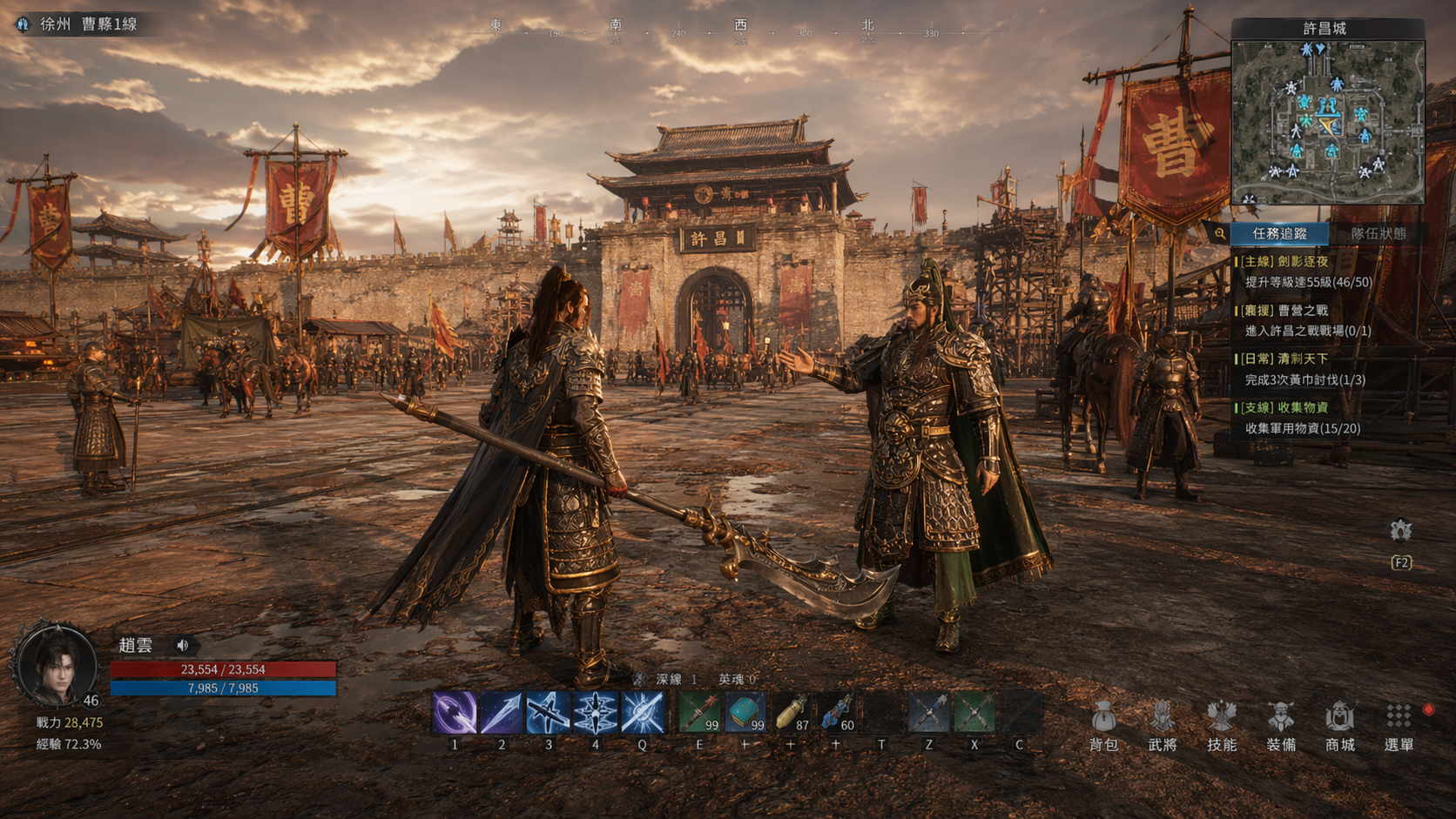This screenshot has width=1456, height=819.
Task: Open the 許昌城 minimap
Action: [x=1327, y=122]
